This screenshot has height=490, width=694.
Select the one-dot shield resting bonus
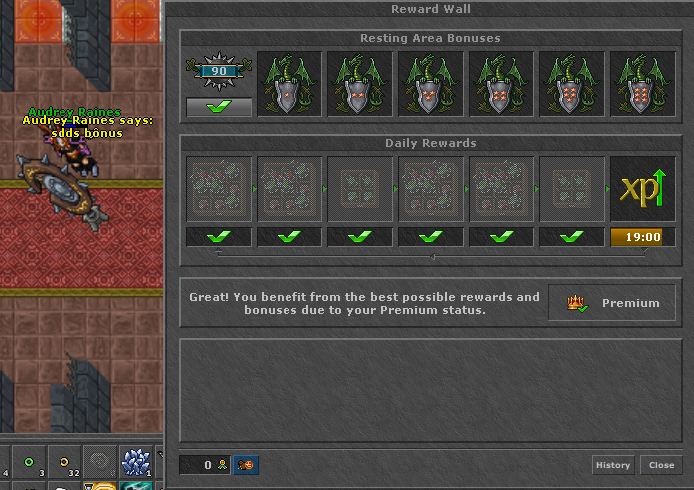290,84
